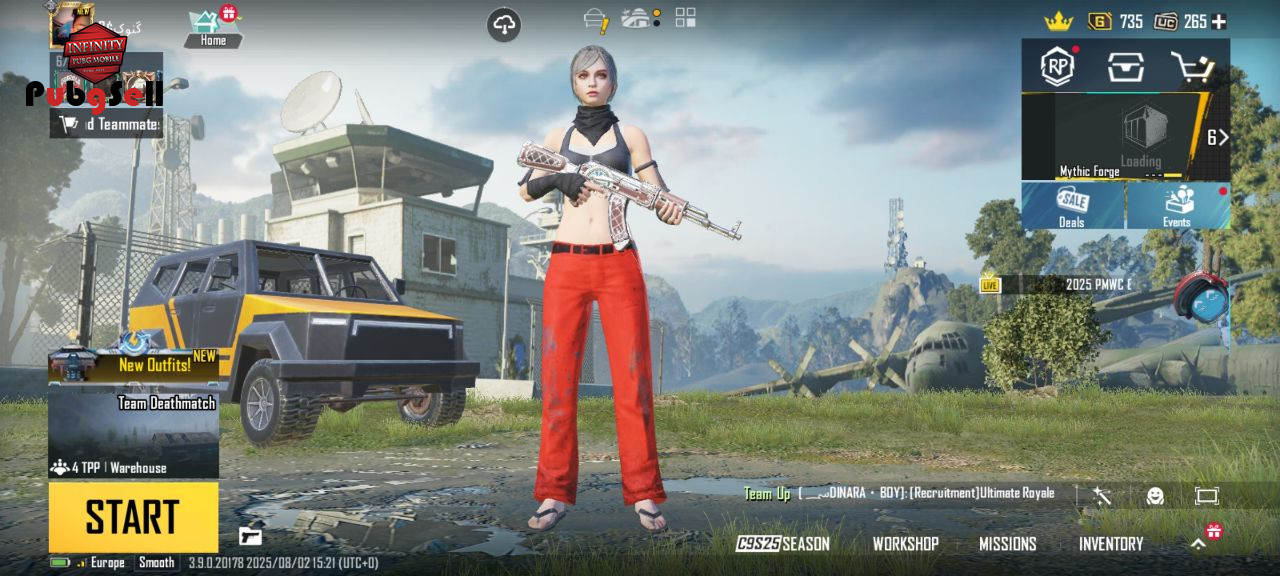1280x576 pixels.
Task: Open the C9S25 Season menu
Action: coord(783,544)
